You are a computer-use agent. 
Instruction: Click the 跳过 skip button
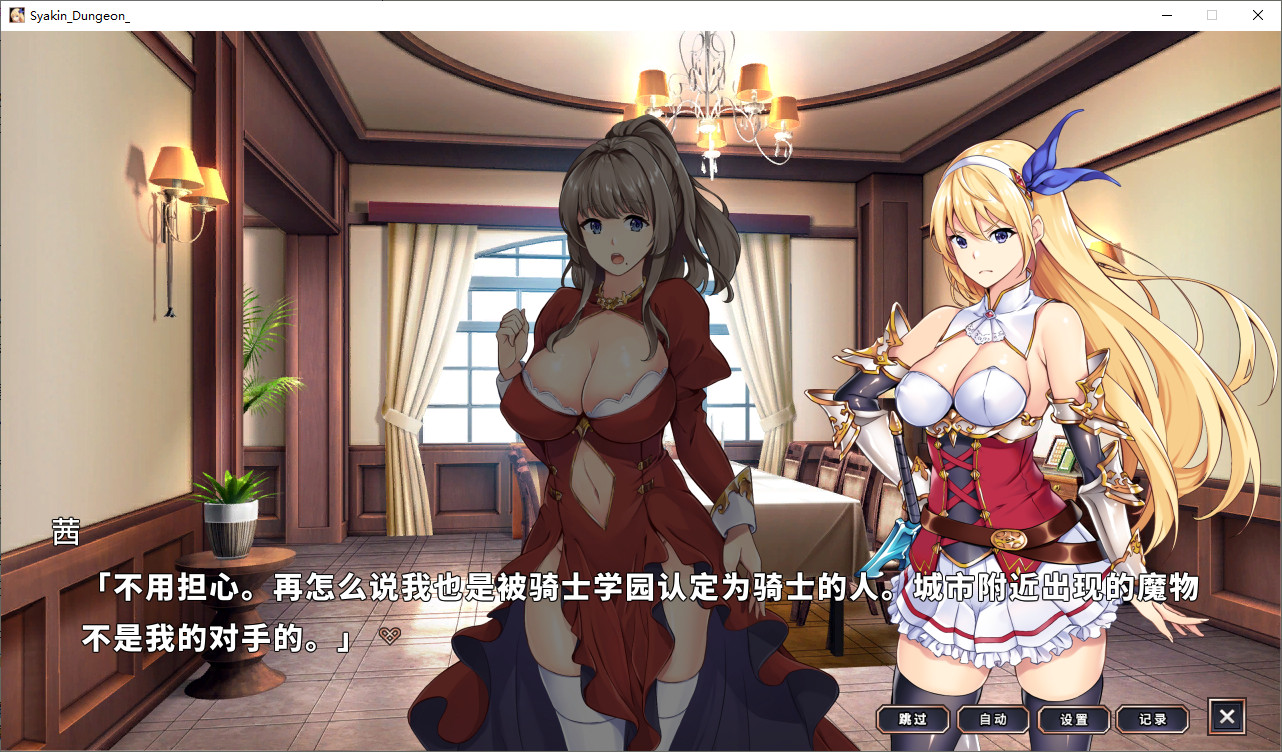pos(913,718)
